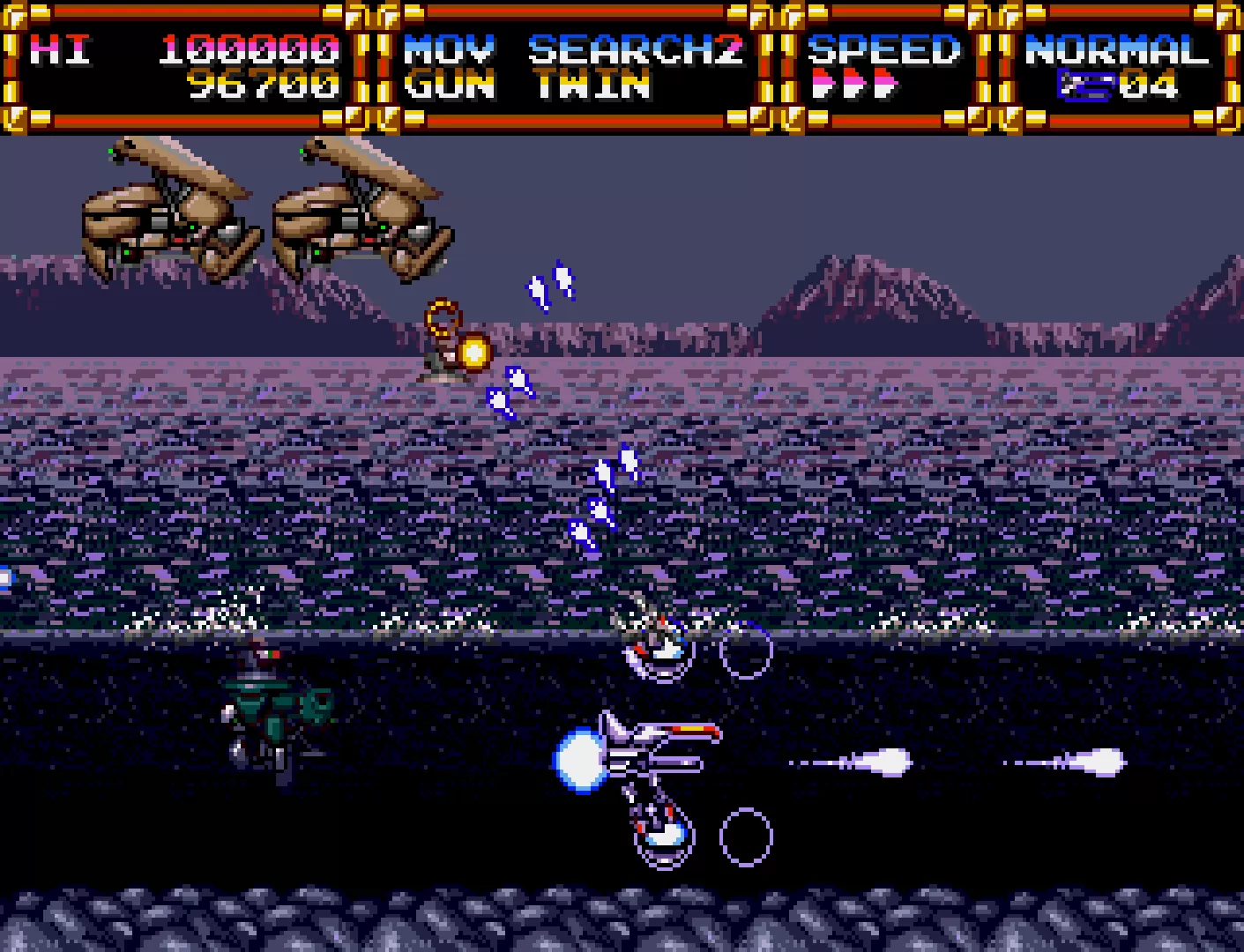Click the blue ship lives icon
This screenshot has width=1244, height=952.
[1087, 86]
